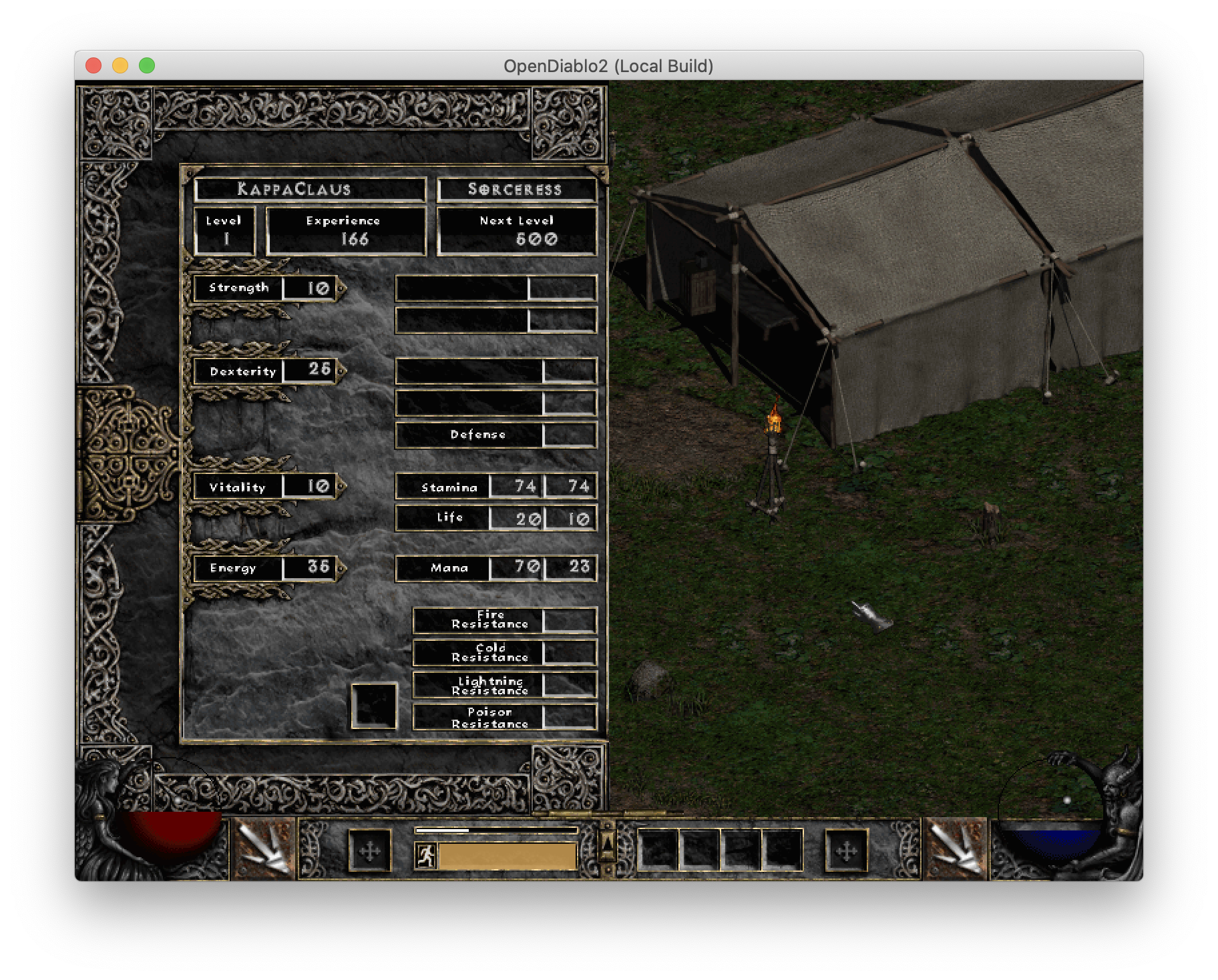The width and height of the screenshot is (1218, 980).
Task: Click the gold arrow beside the Vitality value
Action: [x=341, y=487]
